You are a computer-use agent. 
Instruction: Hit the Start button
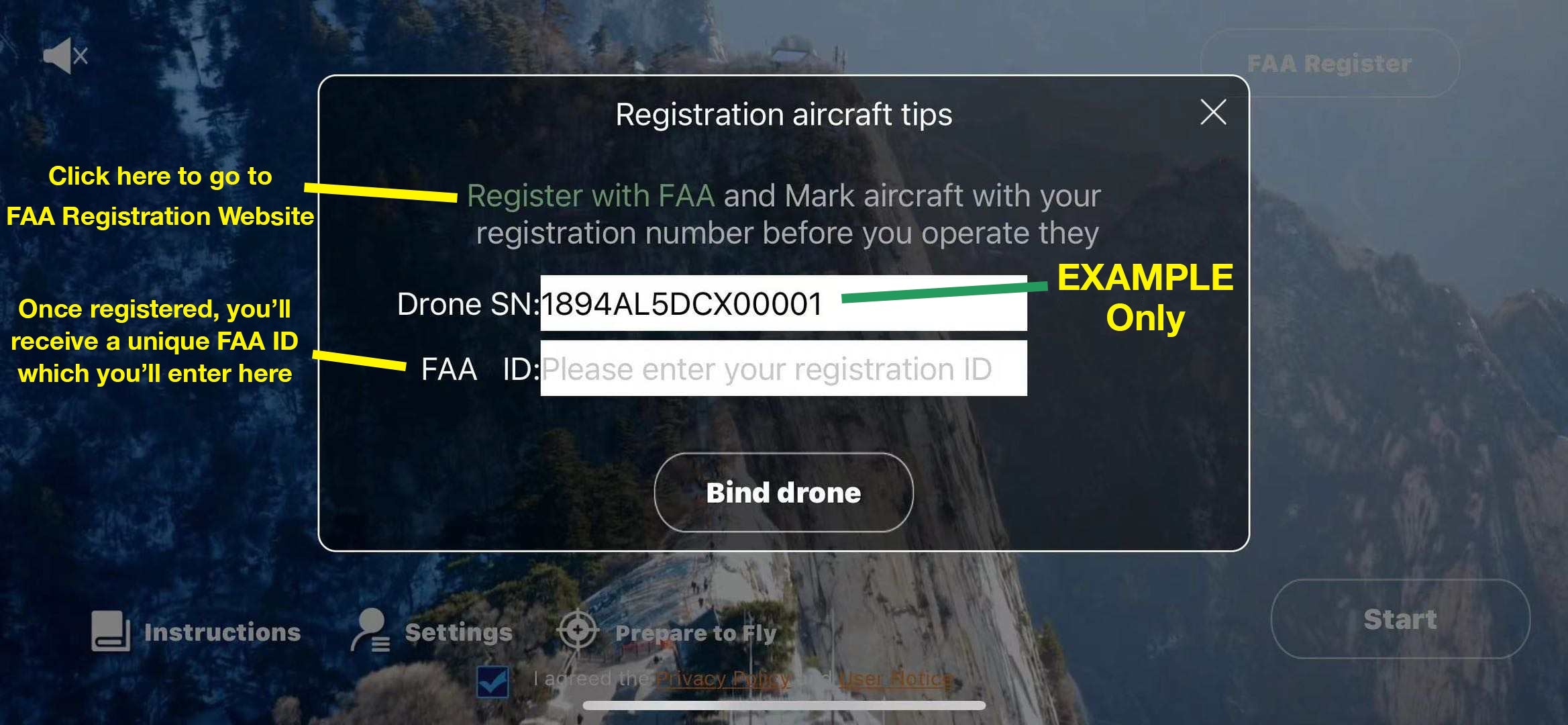point(1400,619)
